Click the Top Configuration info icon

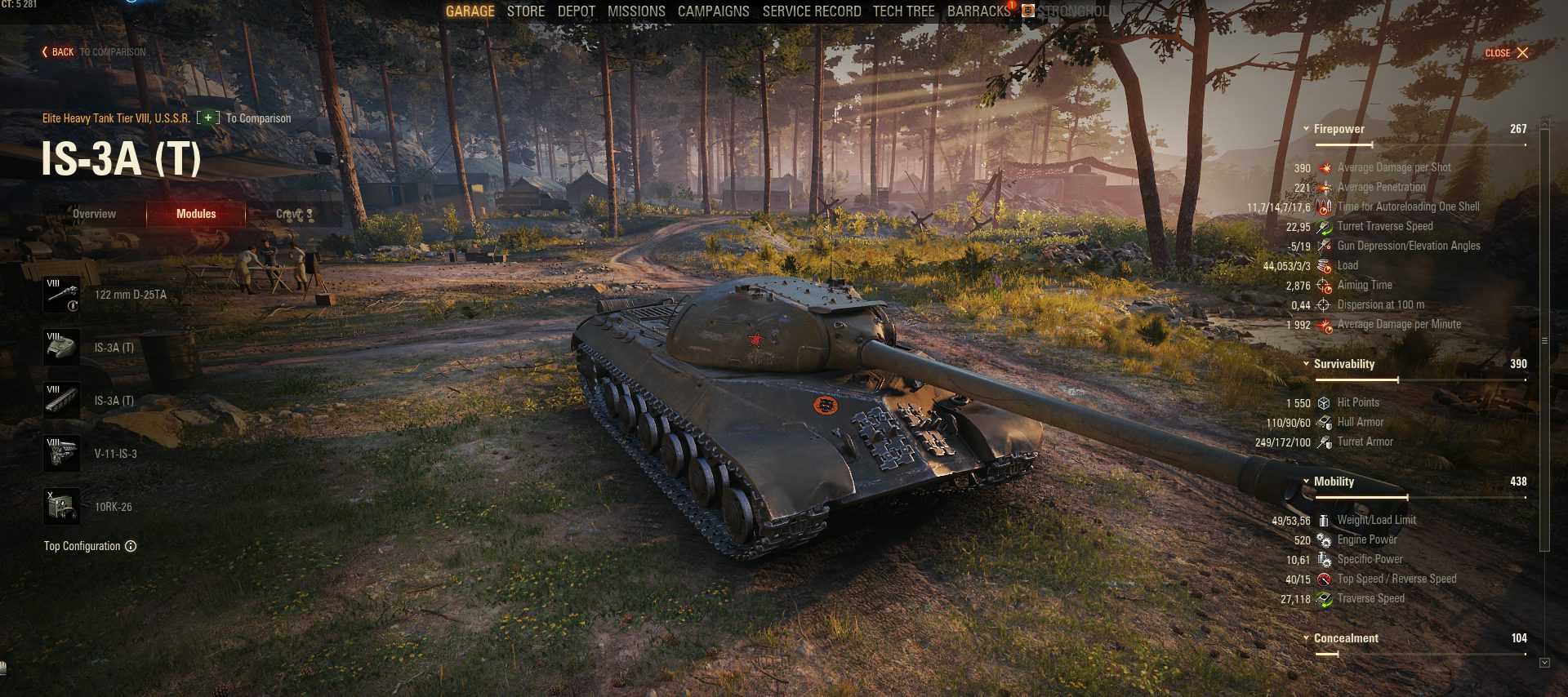(x=131, y=546)
